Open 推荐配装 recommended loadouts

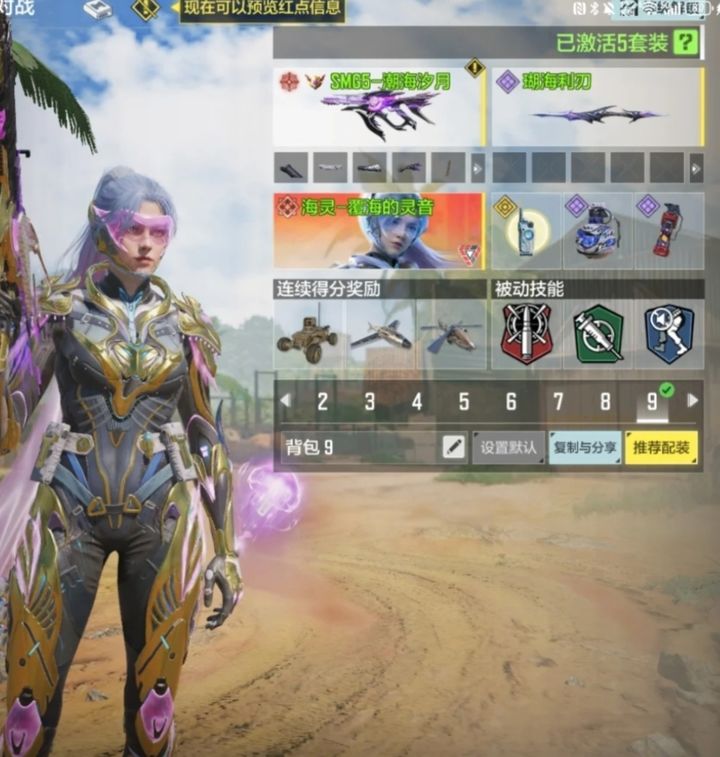click(661, 447)
